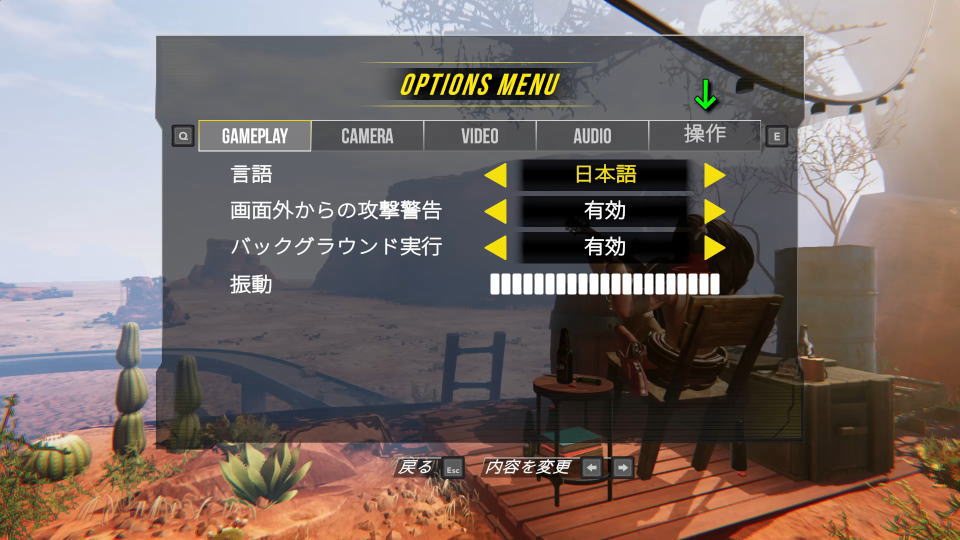Screen dimensions: 960x540
Task: Open the CAMERA settings tab
Action: point(367,136)
